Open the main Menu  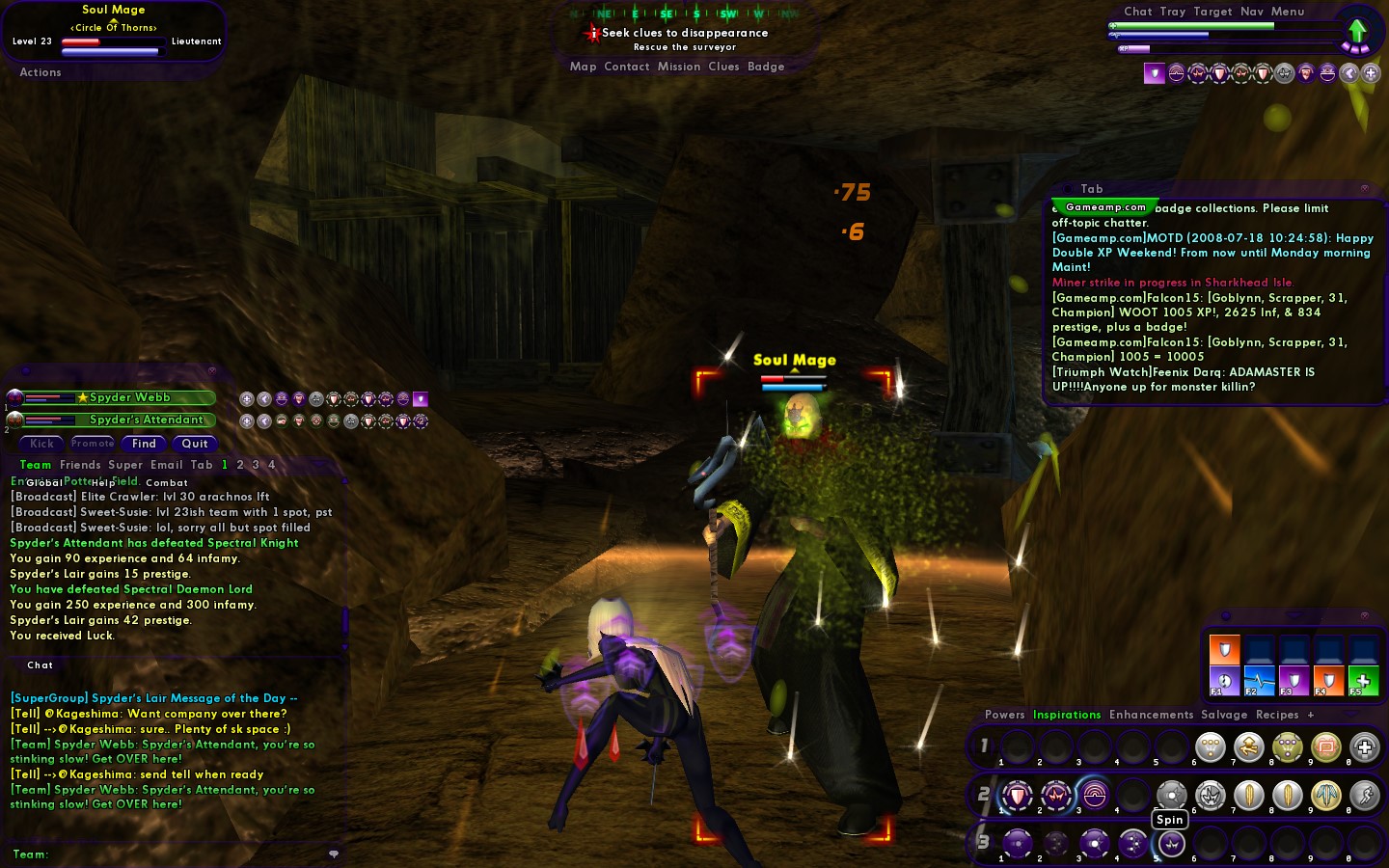click(1288, 12)
